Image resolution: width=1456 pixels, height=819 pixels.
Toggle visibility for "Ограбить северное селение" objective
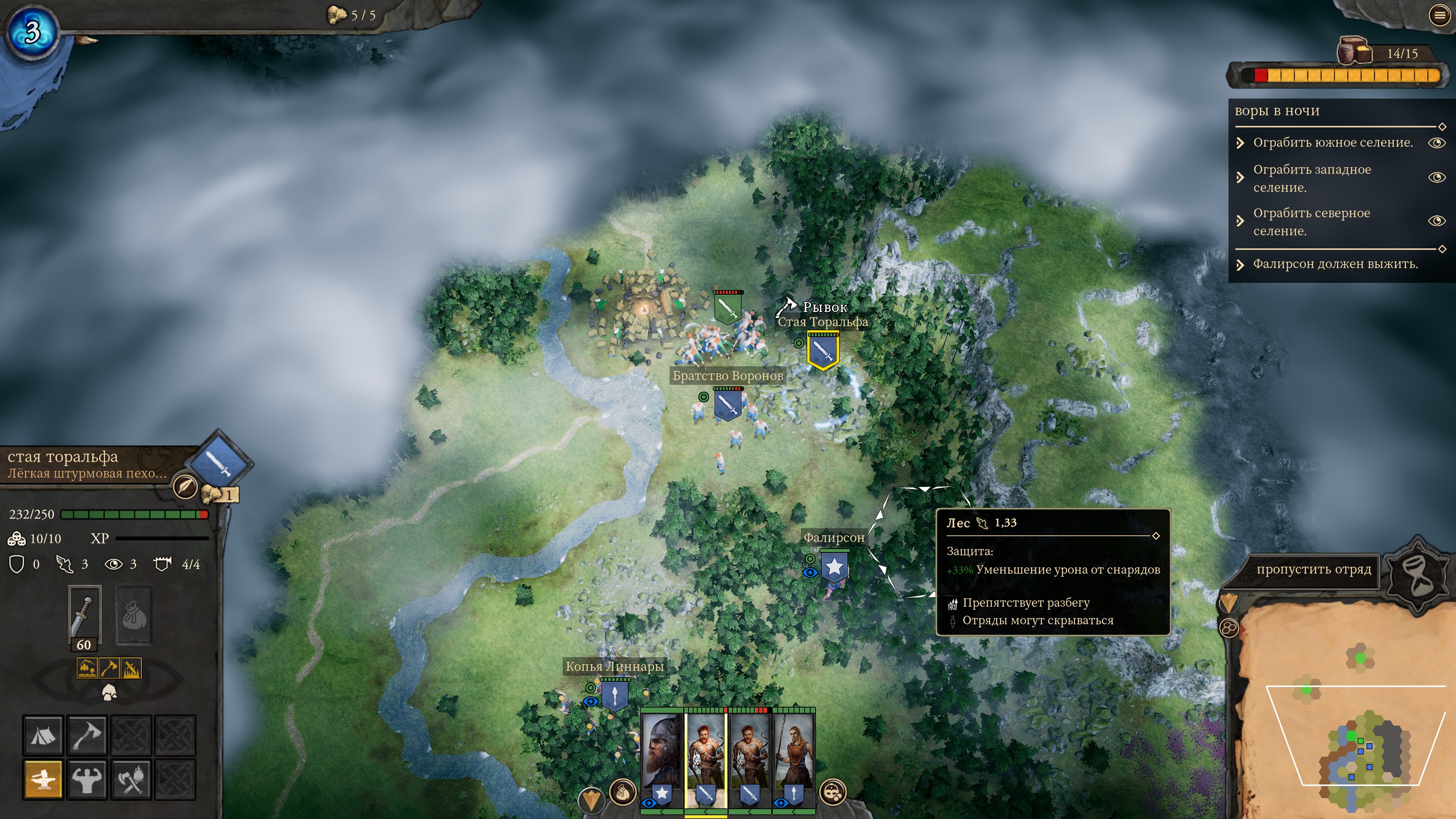[1437, 221]
